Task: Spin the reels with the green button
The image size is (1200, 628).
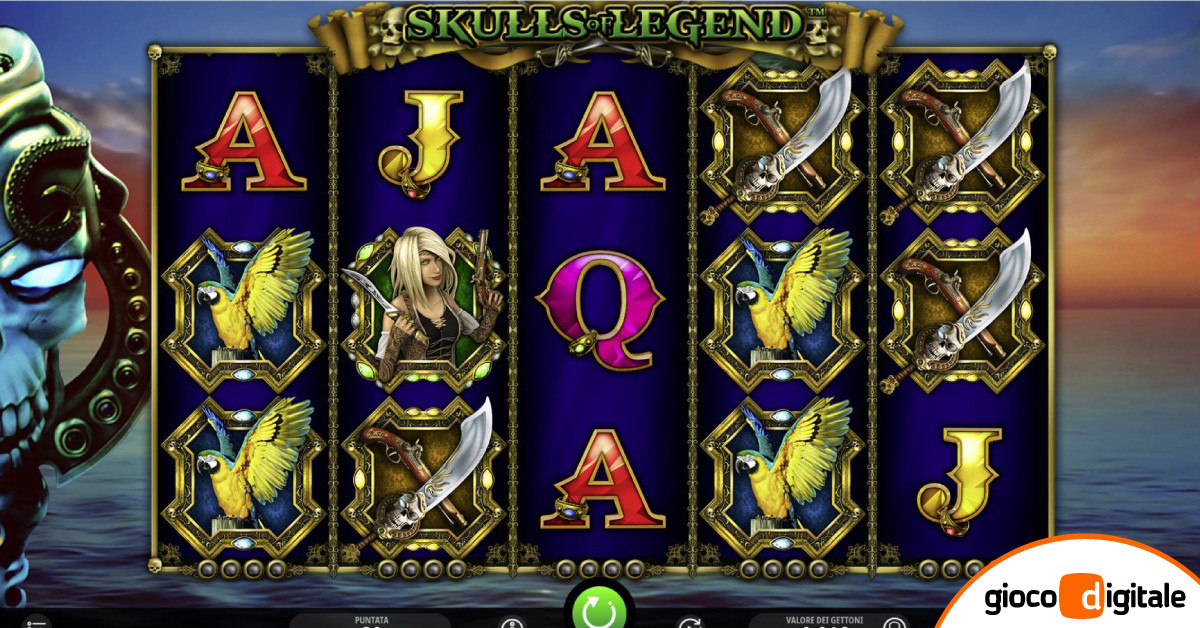Action: pos(599,609)
